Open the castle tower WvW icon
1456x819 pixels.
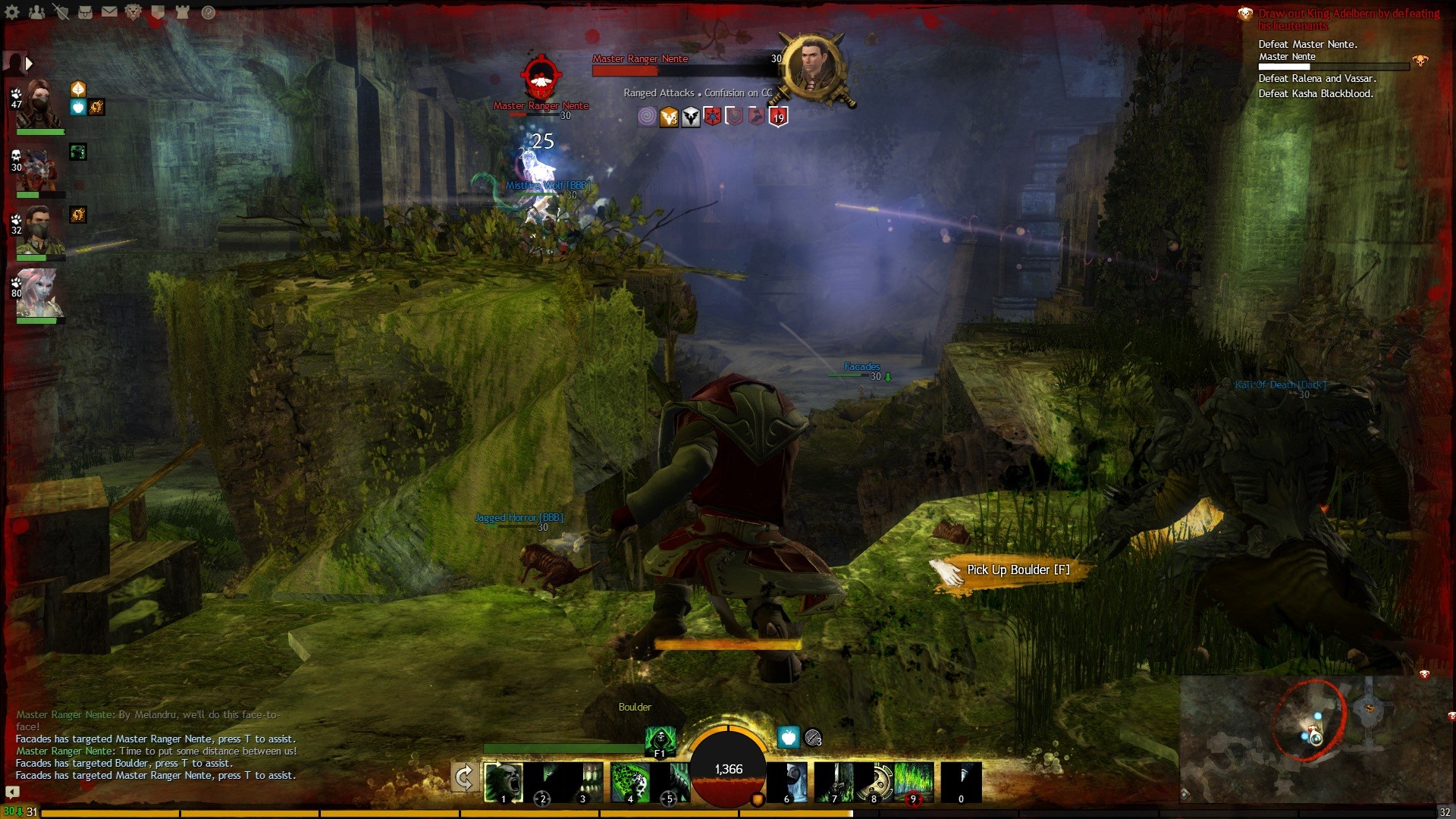(182, 12)
